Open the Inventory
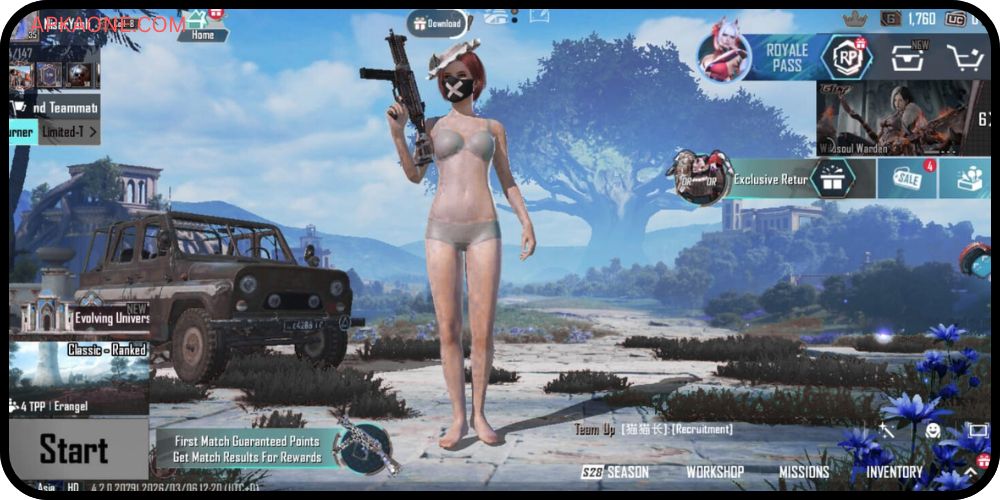Screen dimensions: 1000x500 pyautogui.click(x=894, y=472)
